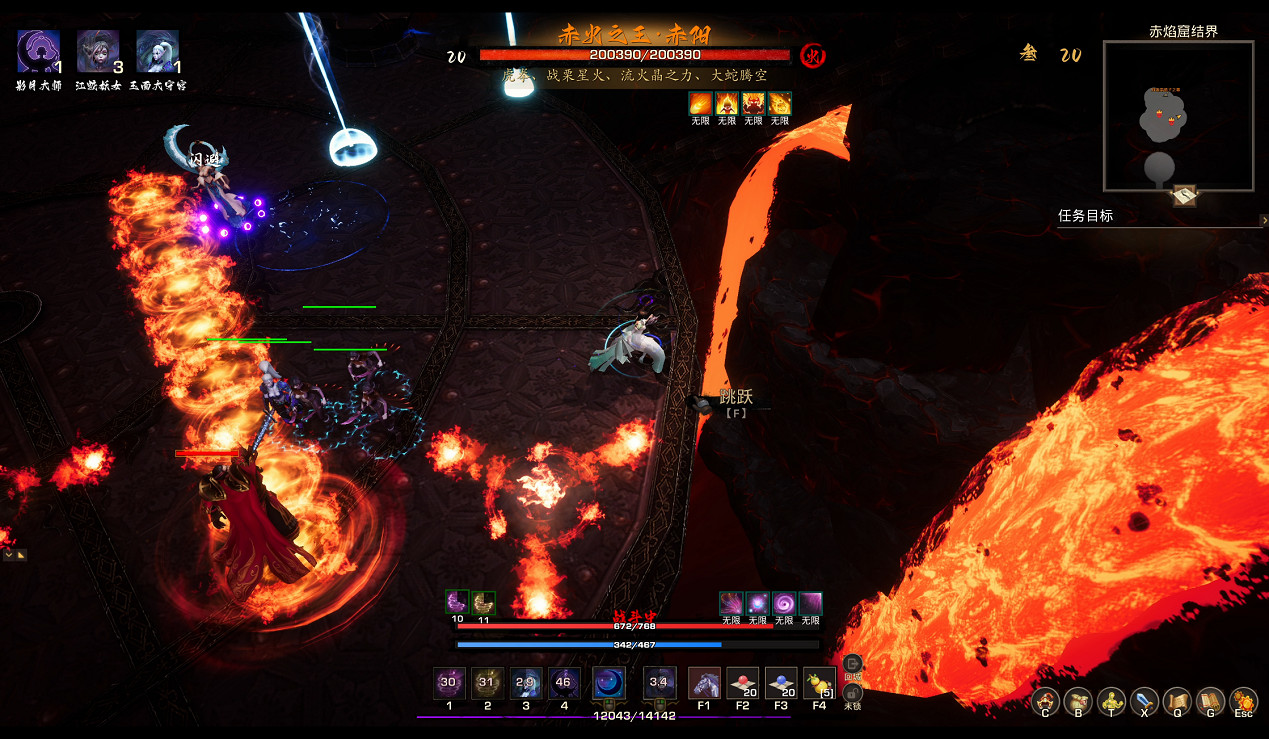Open the character panel with helmet icon
This screenshot has width=1269, height=739.
(x=1046, y=701)
